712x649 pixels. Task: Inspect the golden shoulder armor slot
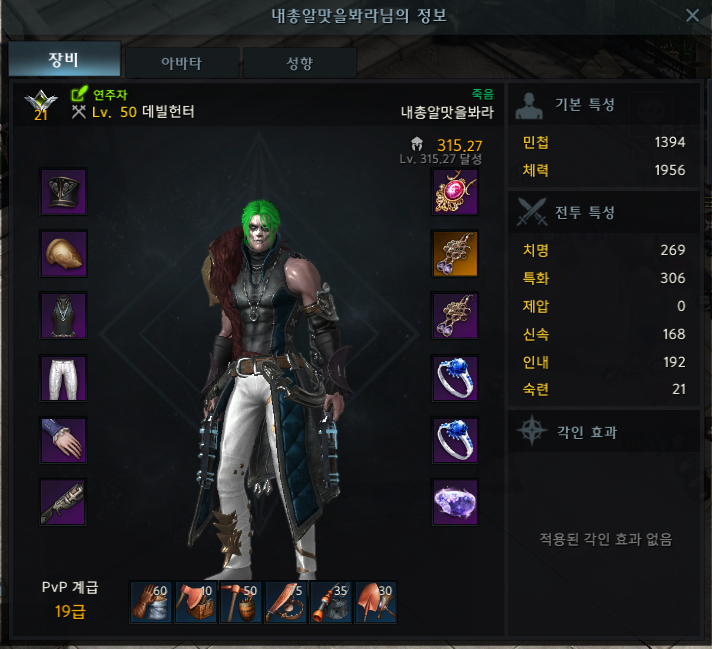click(x=64, y=254)
